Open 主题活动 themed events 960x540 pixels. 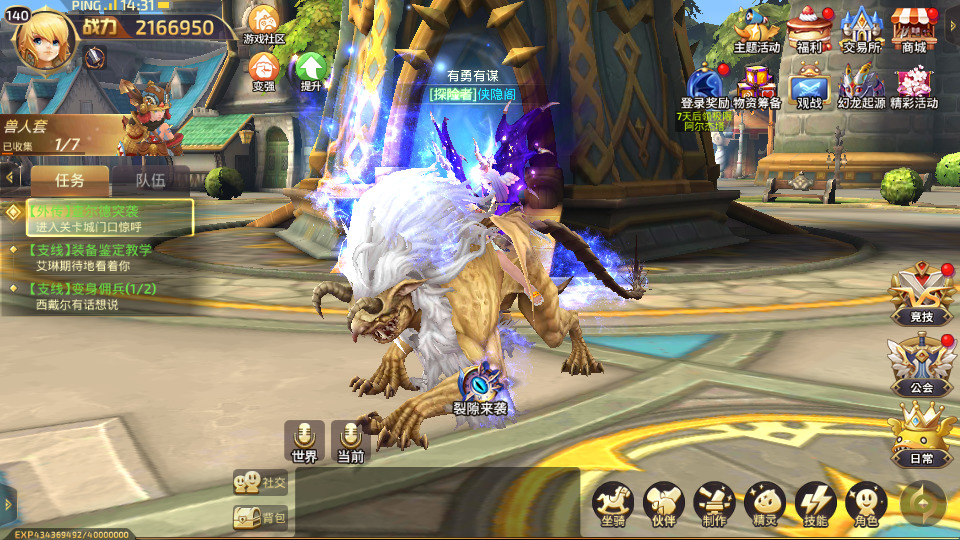(757, 26)
